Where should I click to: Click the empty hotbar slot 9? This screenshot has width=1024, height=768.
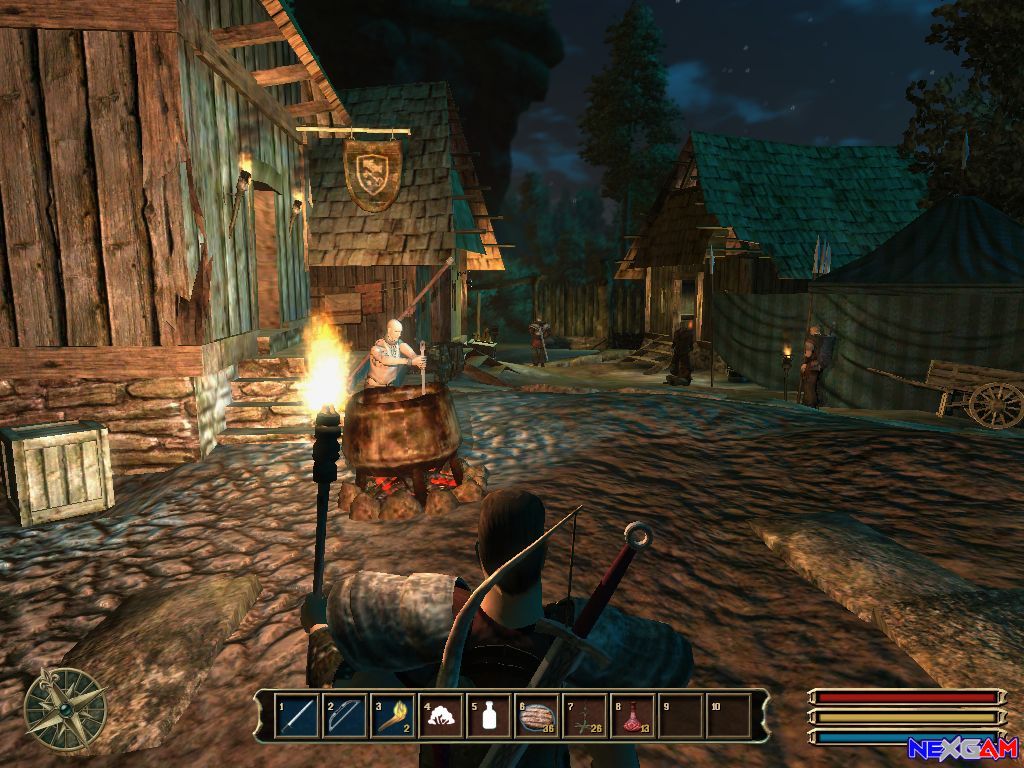coord(681,716)
